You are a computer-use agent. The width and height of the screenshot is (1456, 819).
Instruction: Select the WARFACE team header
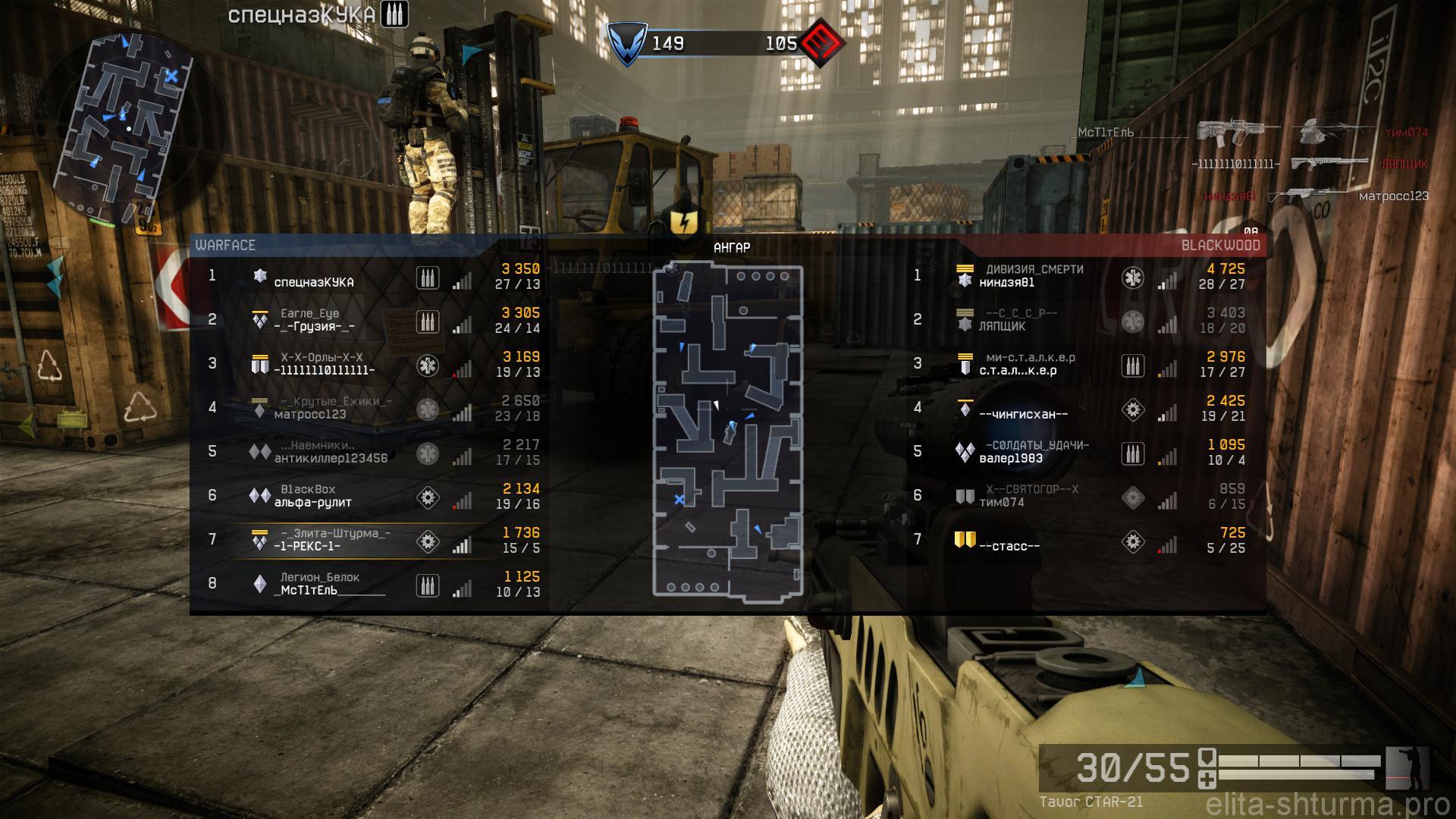point(226,246)
